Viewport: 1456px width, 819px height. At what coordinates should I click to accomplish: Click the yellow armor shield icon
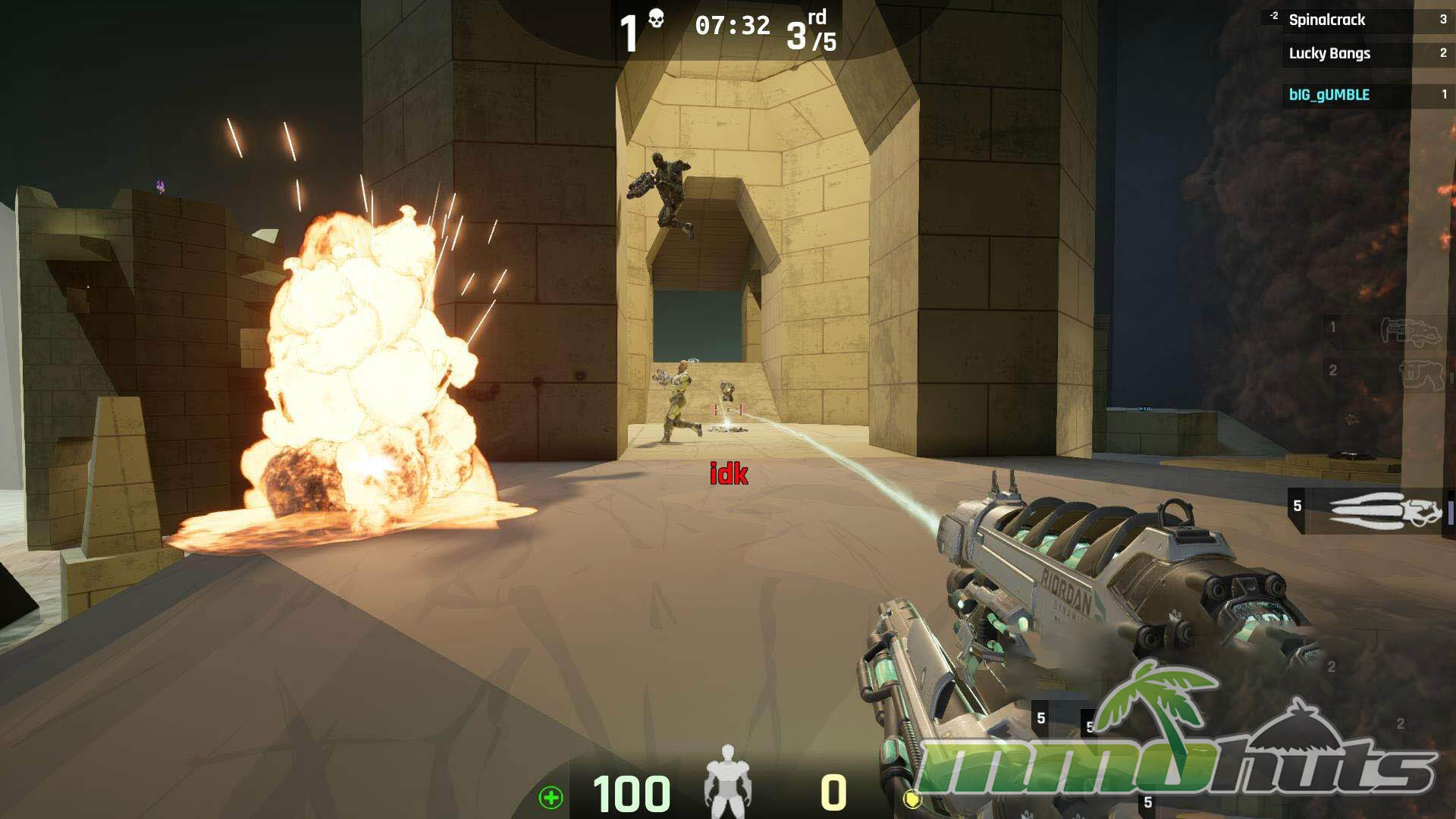912,799
